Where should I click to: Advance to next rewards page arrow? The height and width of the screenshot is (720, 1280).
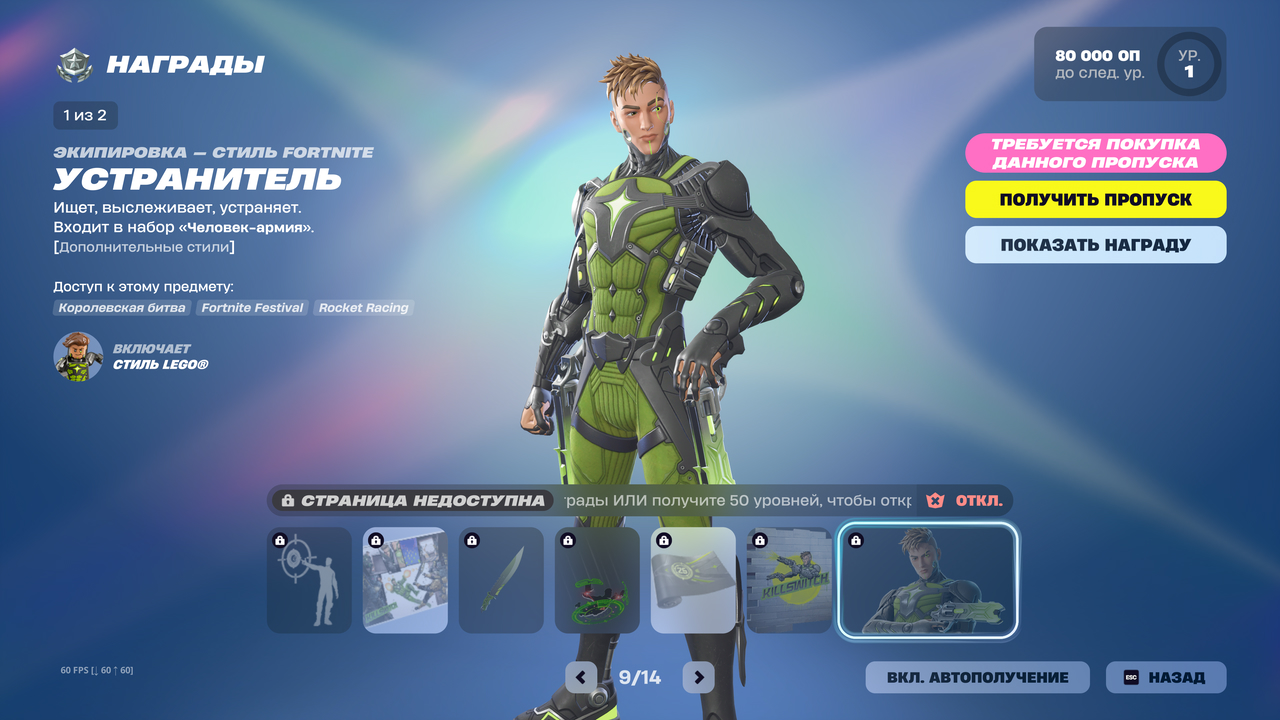(x=698, y=677)
